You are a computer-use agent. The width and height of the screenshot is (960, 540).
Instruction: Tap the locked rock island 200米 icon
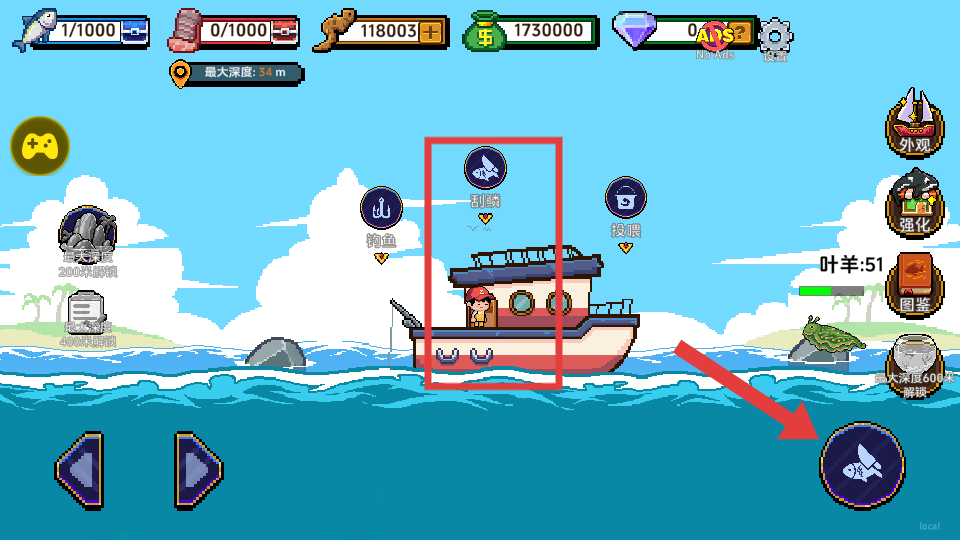pos(88,236)
